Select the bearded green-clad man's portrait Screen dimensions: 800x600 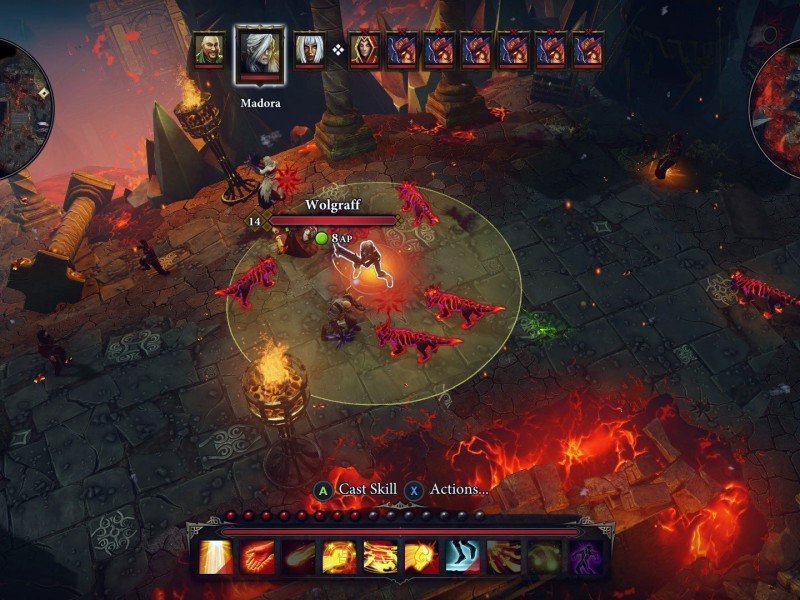(x=210, y=50)
